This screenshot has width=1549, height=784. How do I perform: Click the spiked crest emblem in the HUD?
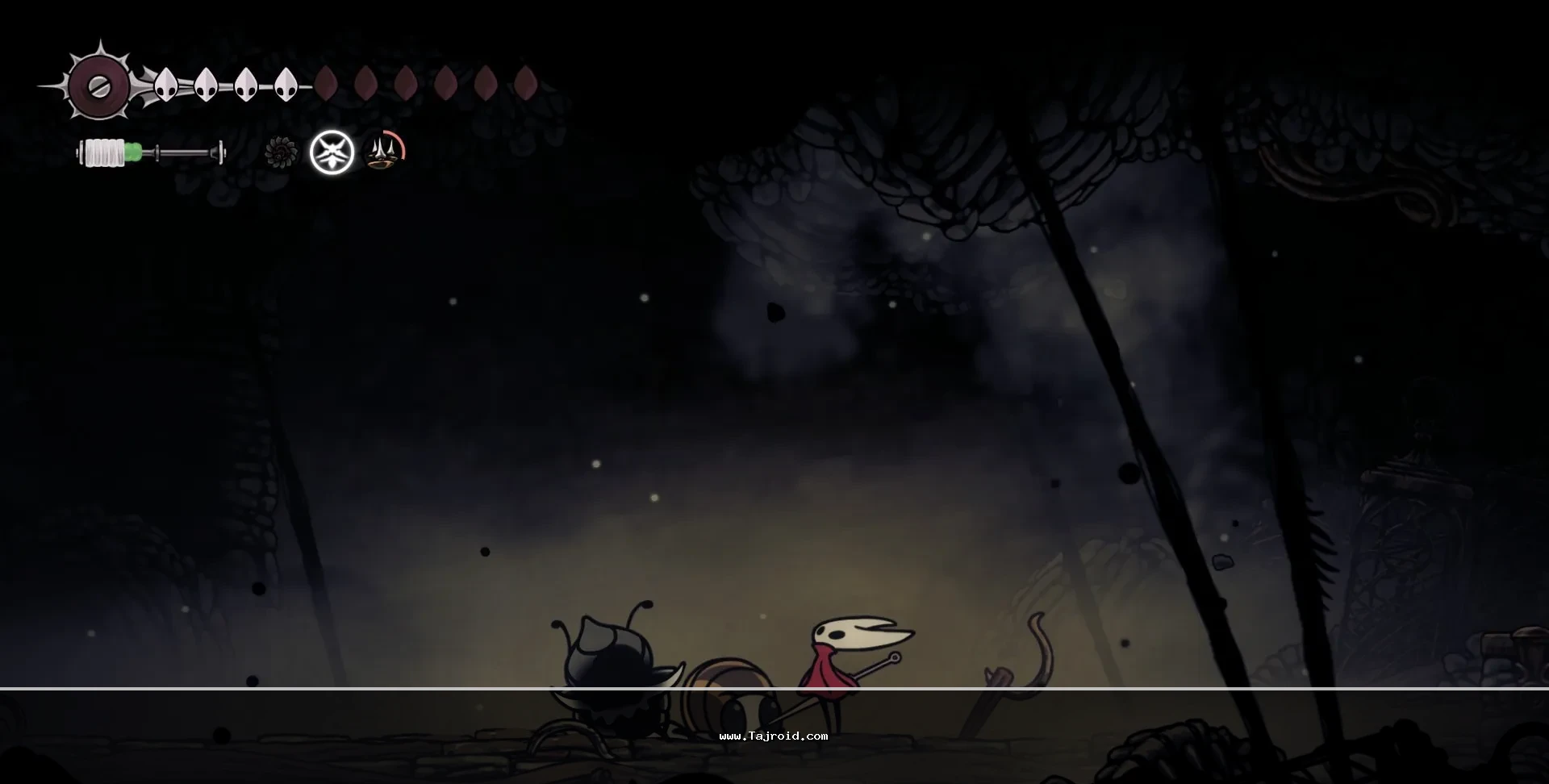click(x=98, y=85)
